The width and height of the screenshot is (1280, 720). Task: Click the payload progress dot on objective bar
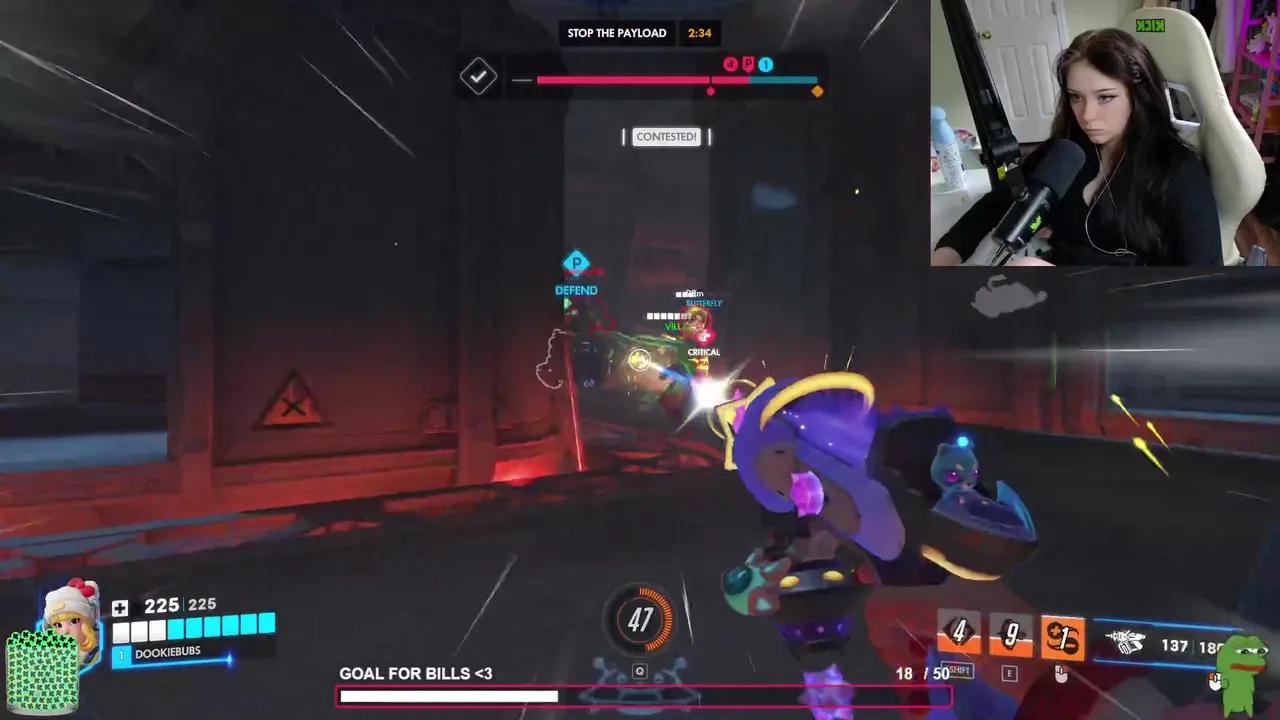(x=710, y=91)
